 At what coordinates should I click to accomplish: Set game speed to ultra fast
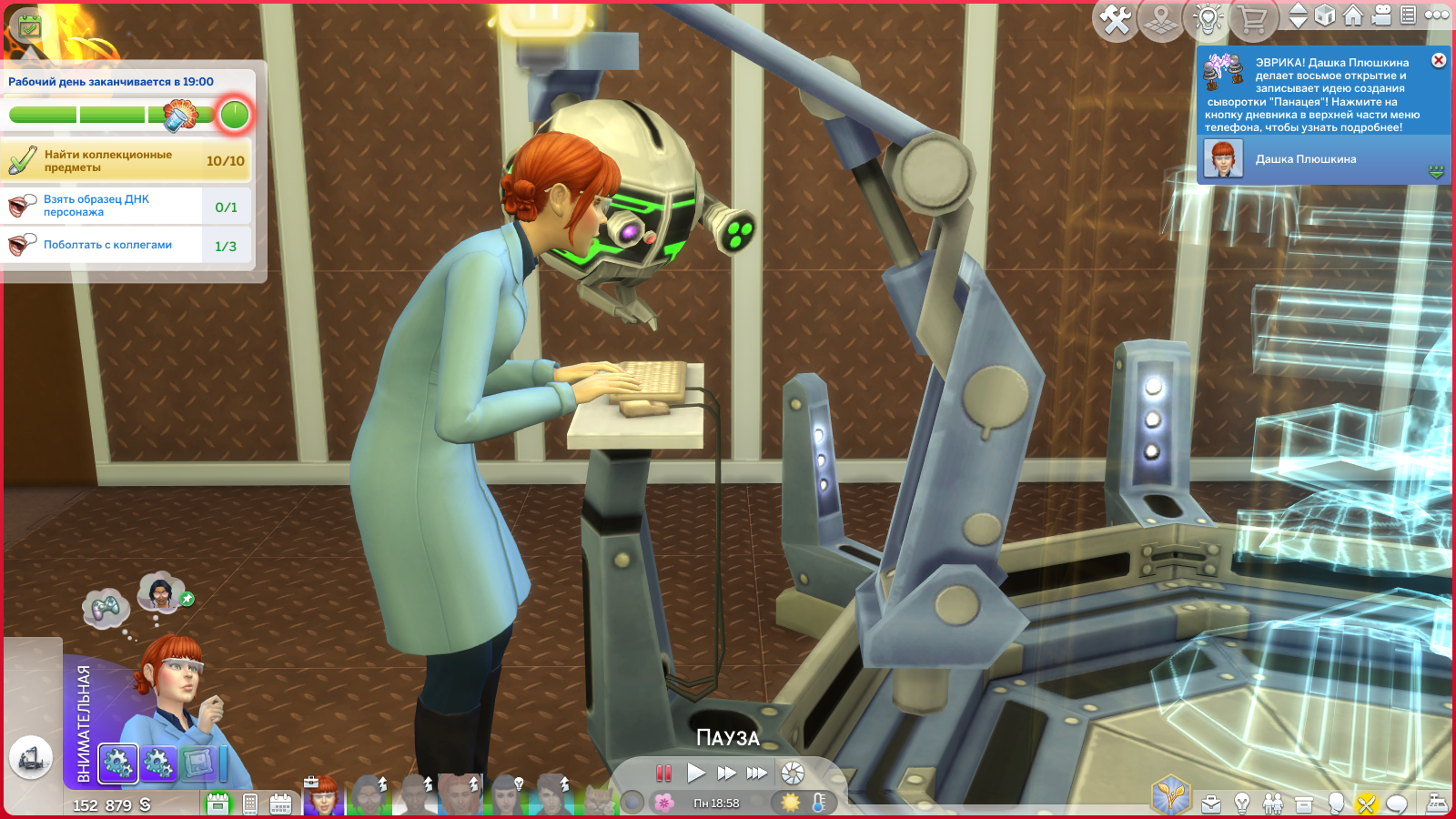pyautogui.click(x=757, y=773)
